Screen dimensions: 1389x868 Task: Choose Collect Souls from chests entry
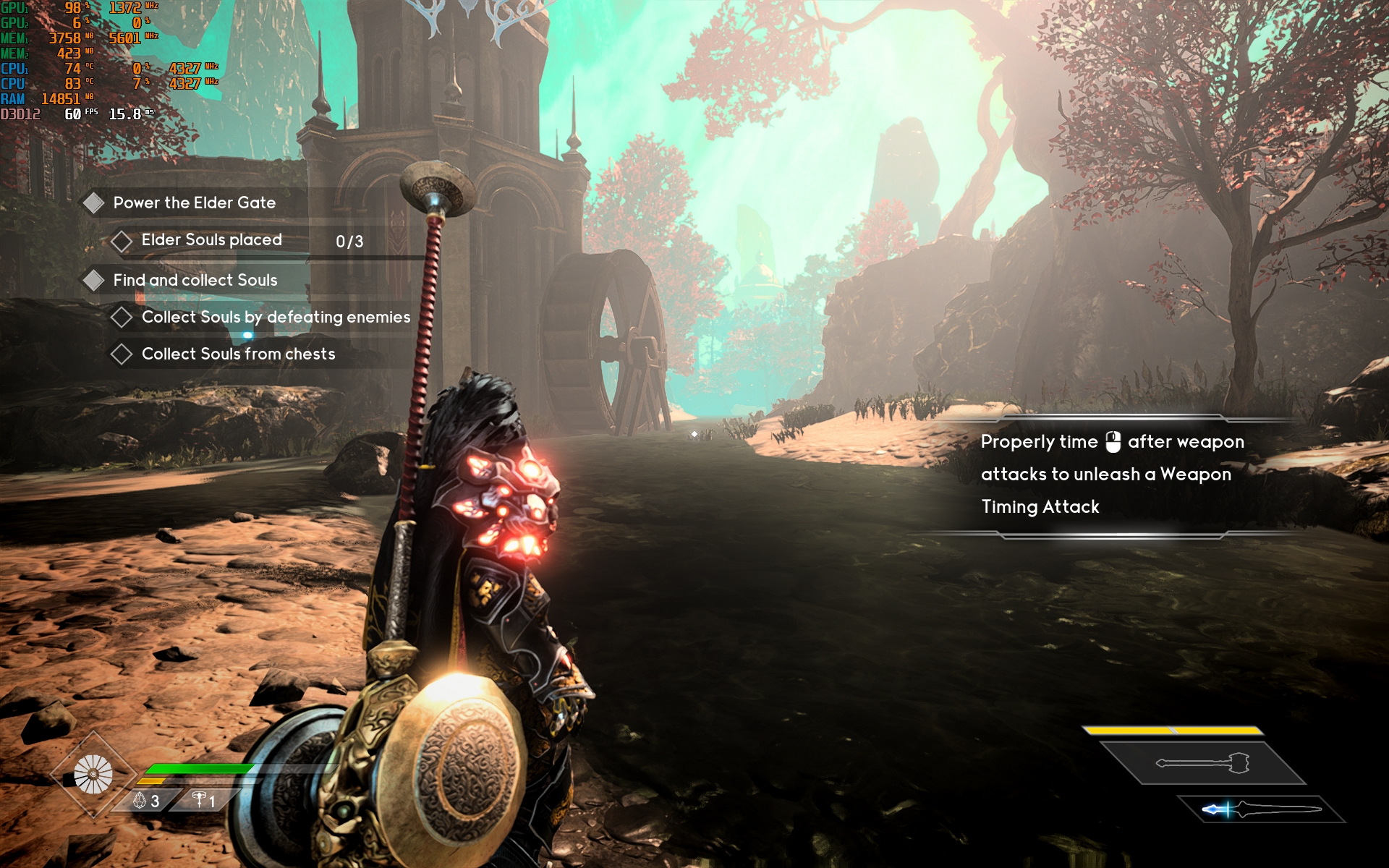[238, 354]
